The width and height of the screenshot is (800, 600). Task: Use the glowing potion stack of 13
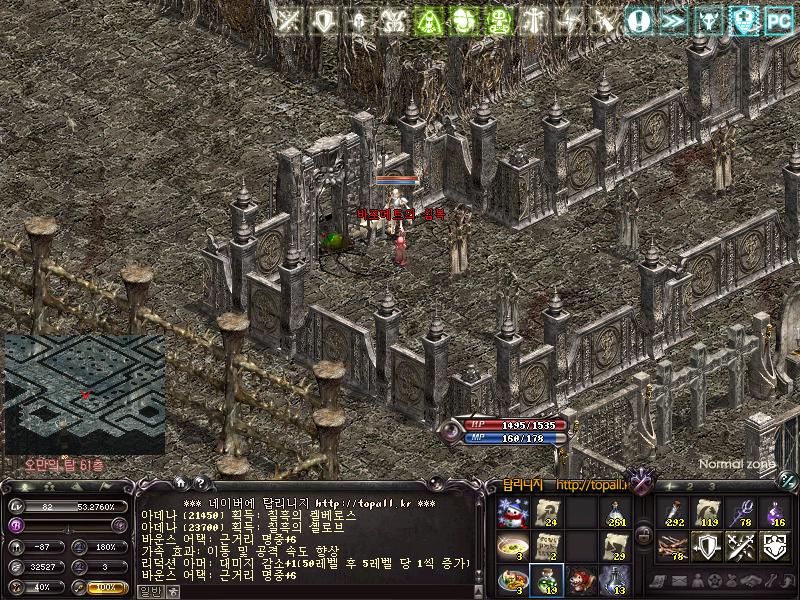pyautogui.click(x=615, y=580)
